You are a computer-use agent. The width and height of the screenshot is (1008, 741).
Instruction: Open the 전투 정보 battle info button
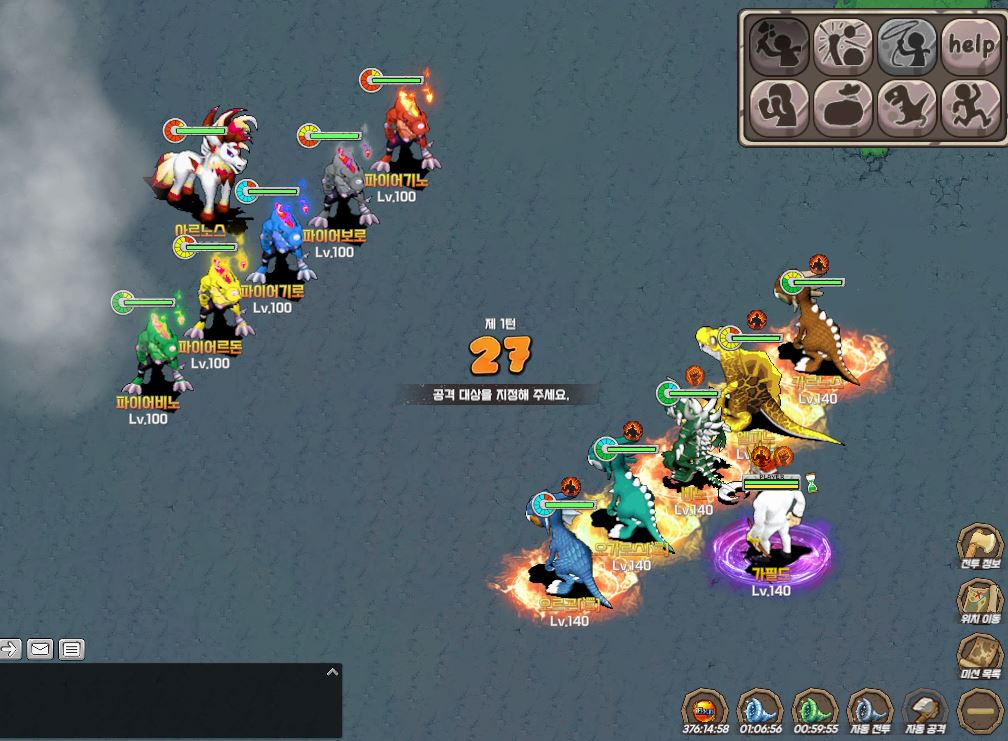980,545
